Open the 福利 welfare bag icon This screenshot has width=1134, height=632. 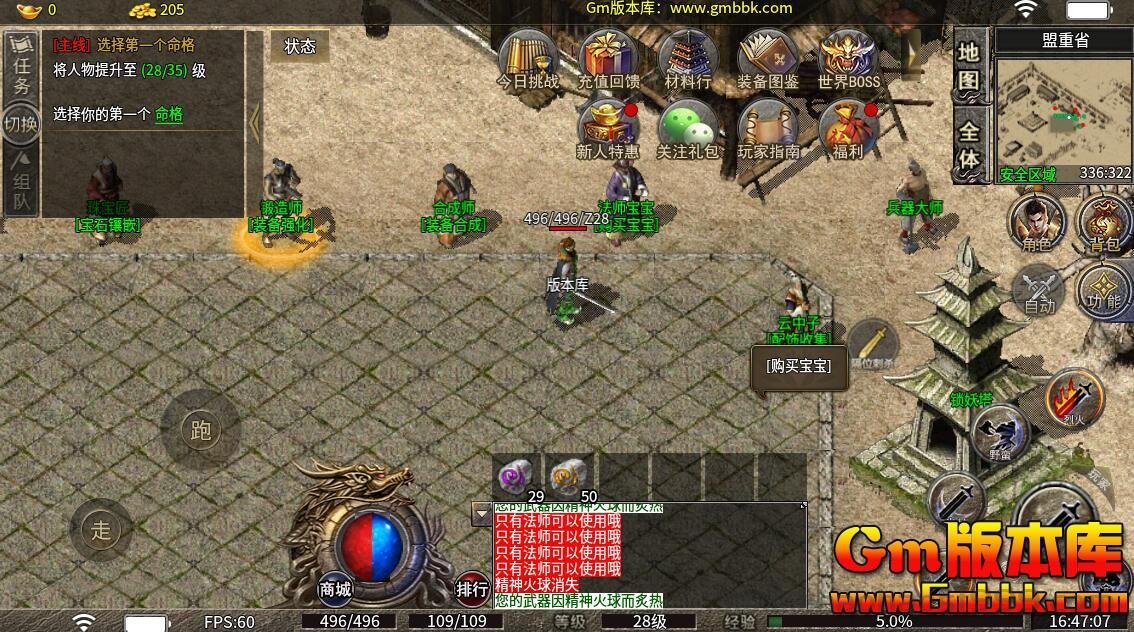(x=847, y=128)
